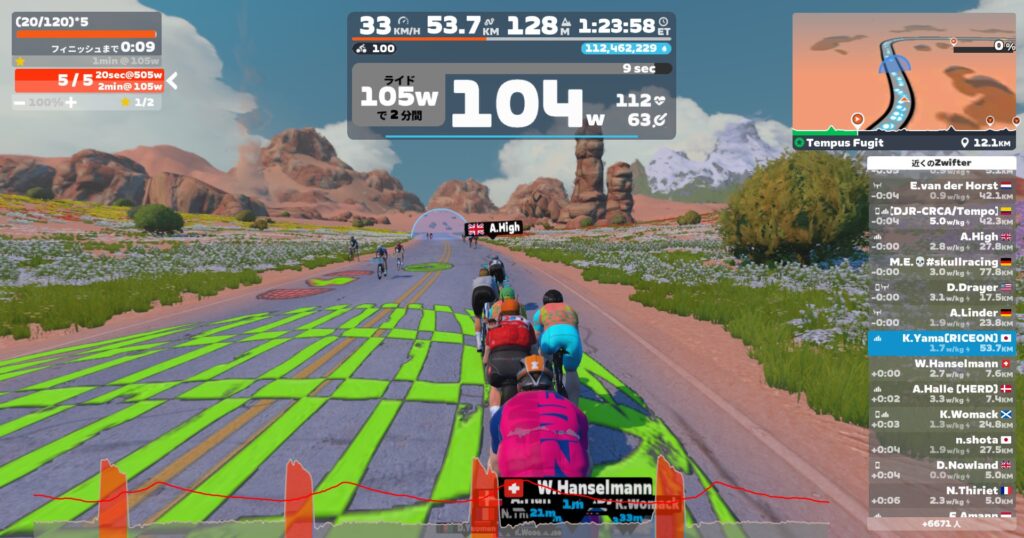Click rider A.Linder's row
The width and height of the screenshot is (1024, 538).
pos(941,318)
